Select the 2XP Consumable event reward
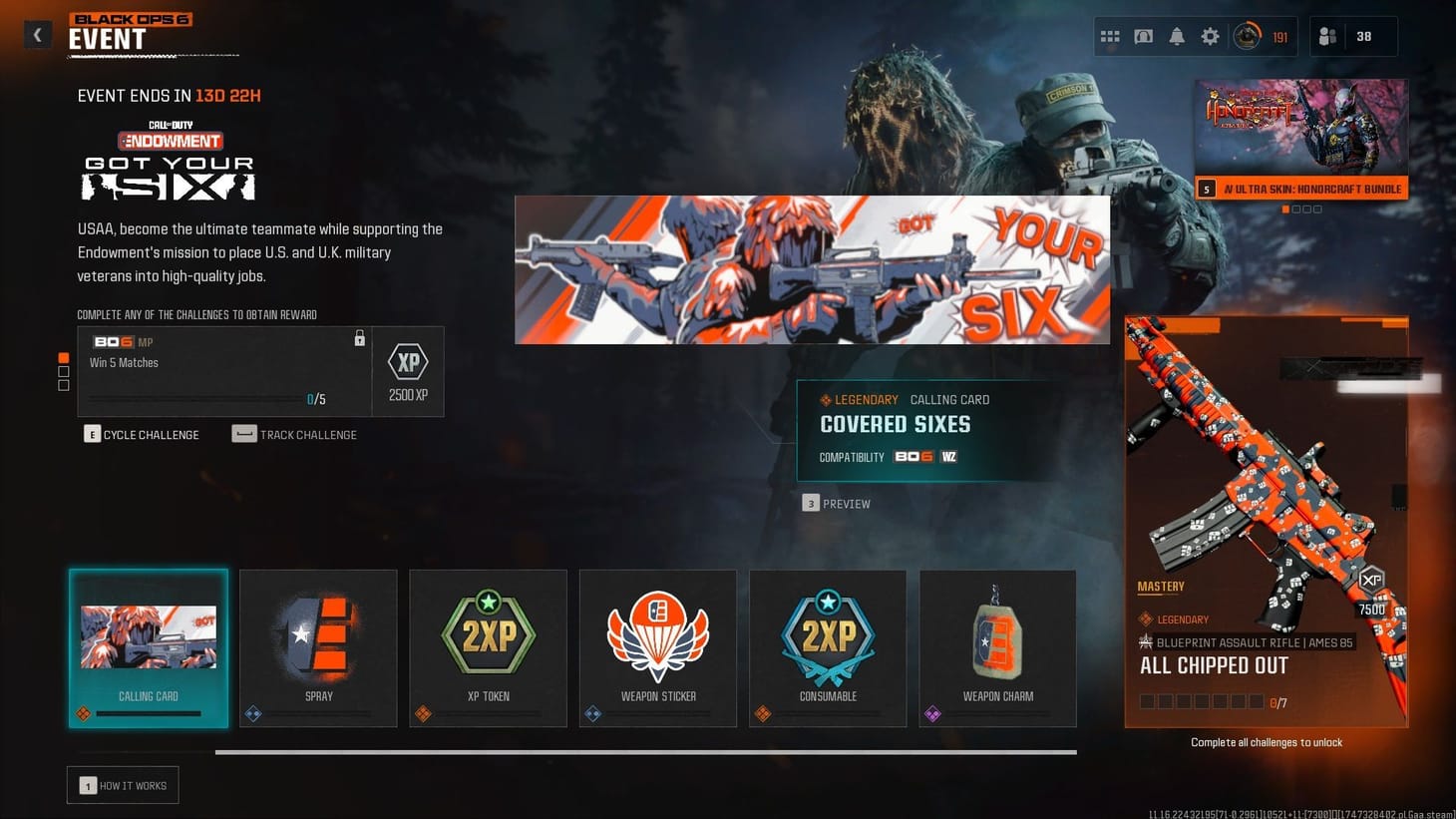Viewport: 1456px width, 819px height. 827,647
